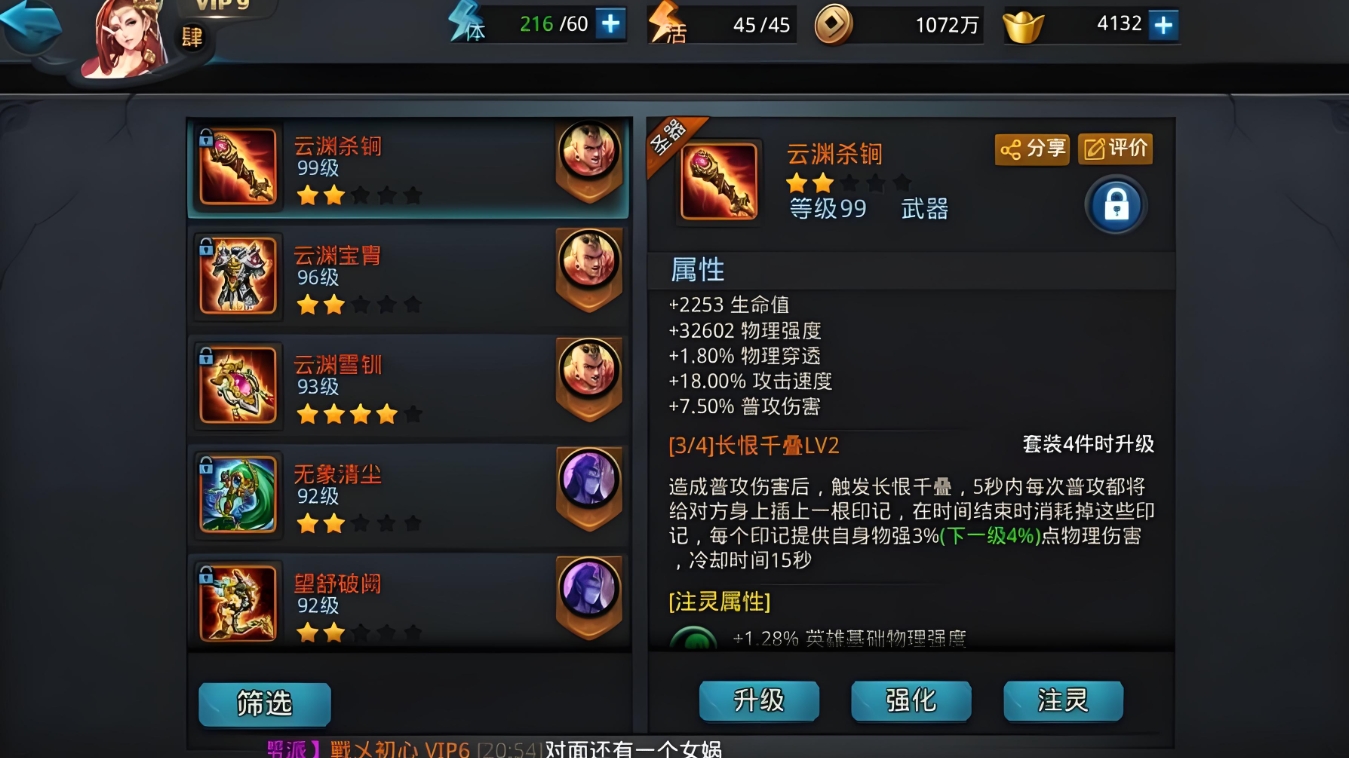Tap the third star of 云渊杀锏 details
This screenshot has height=758, width=1349.
(x=849, y=184)
